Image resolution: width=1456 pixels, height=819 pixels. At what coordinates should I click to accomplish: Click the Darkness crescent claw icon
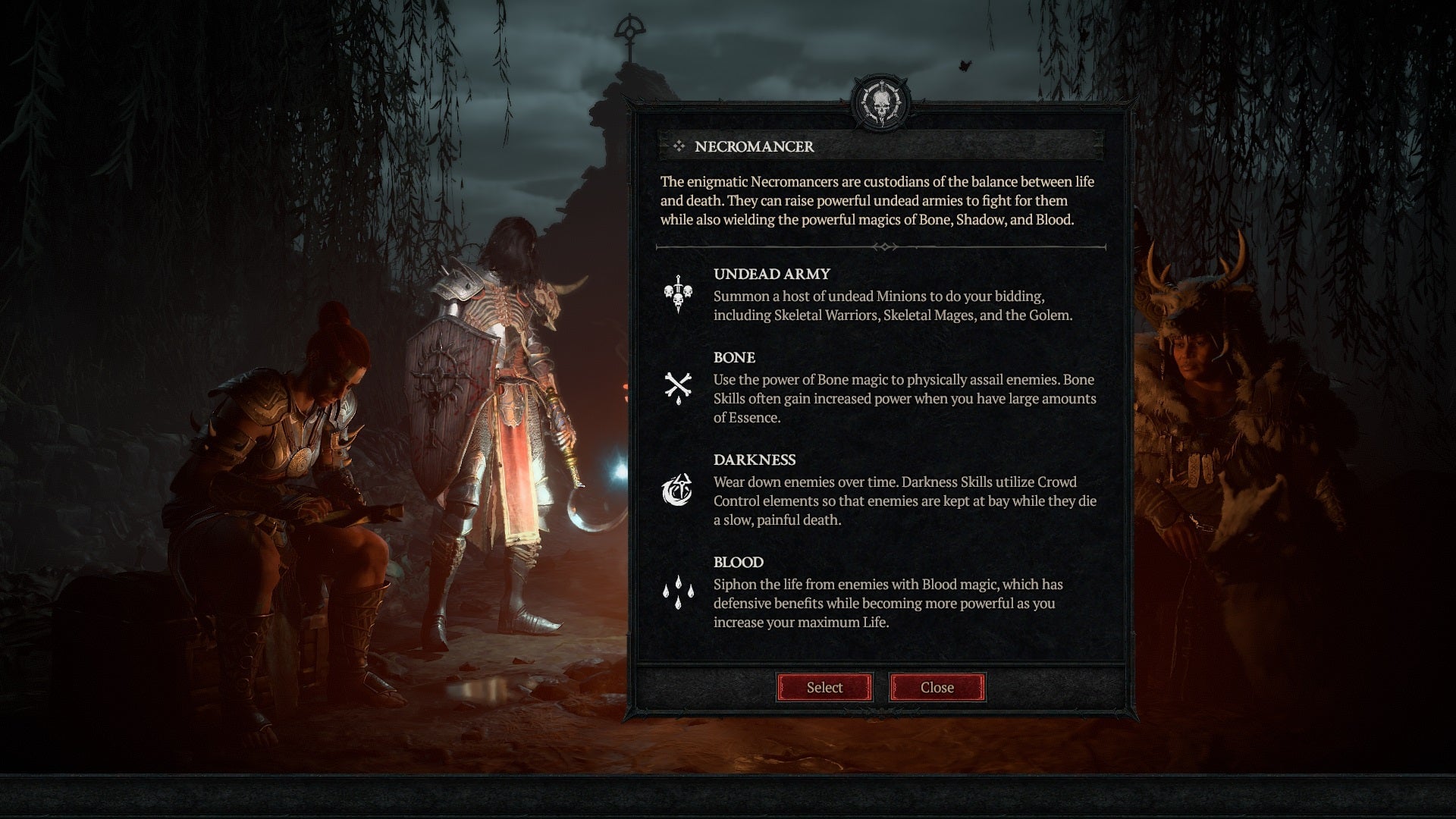677,489
